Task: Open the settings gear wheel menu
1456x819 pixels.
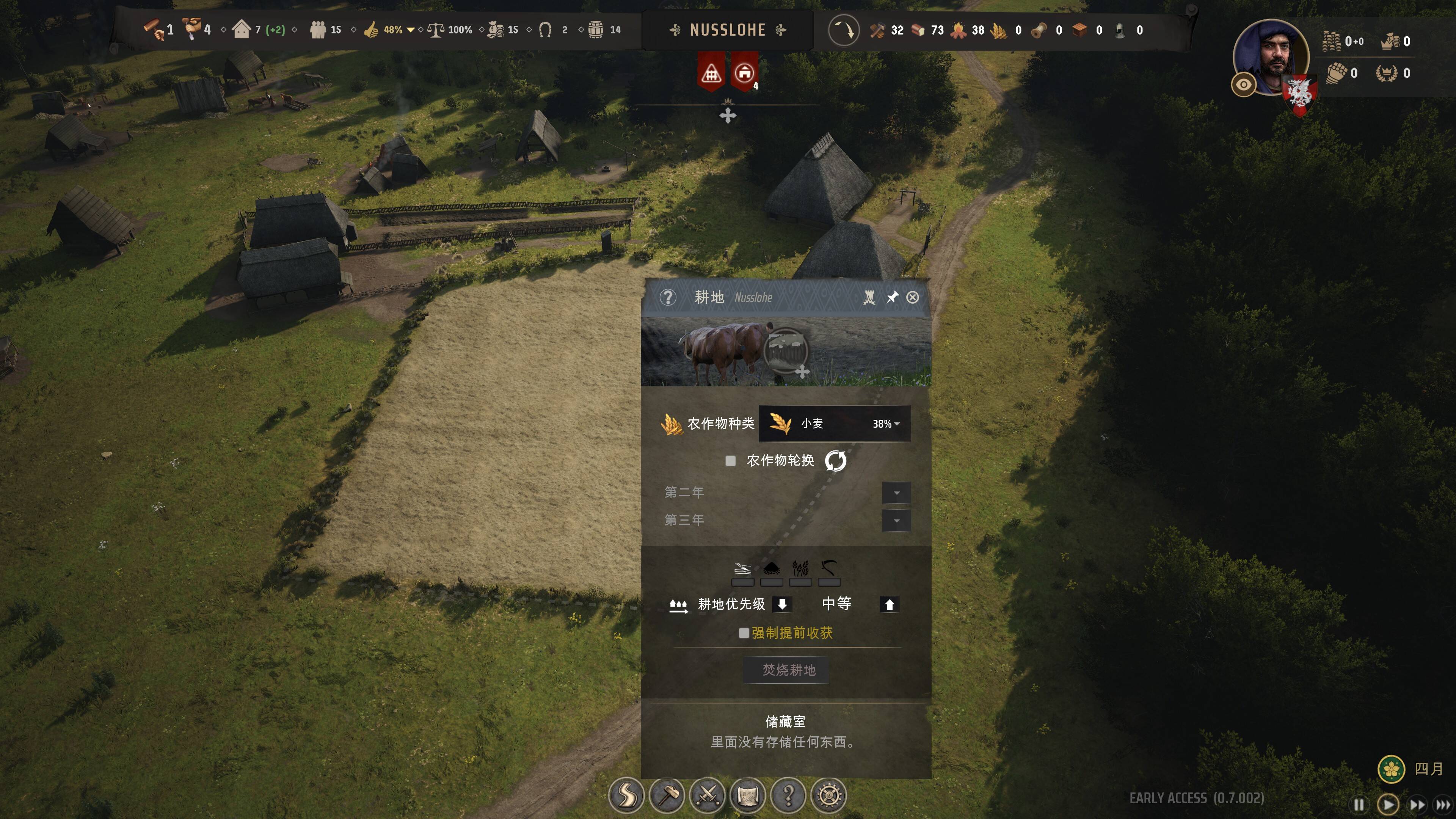Action: coord(829,795)
